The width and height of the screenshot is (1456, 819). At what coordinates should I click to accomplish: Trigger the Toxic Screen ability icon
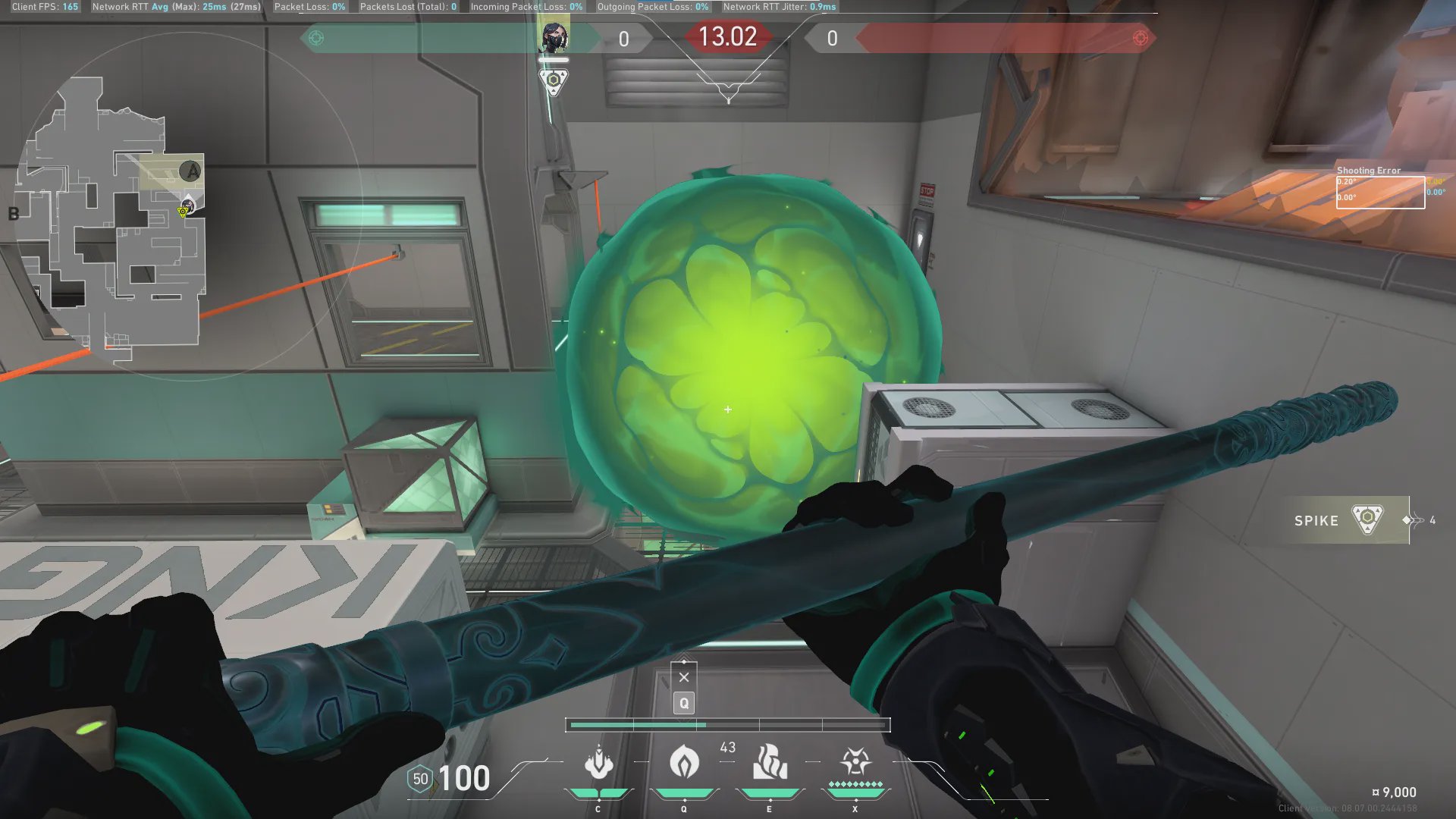pyautogui.click(x=769, y=763)
